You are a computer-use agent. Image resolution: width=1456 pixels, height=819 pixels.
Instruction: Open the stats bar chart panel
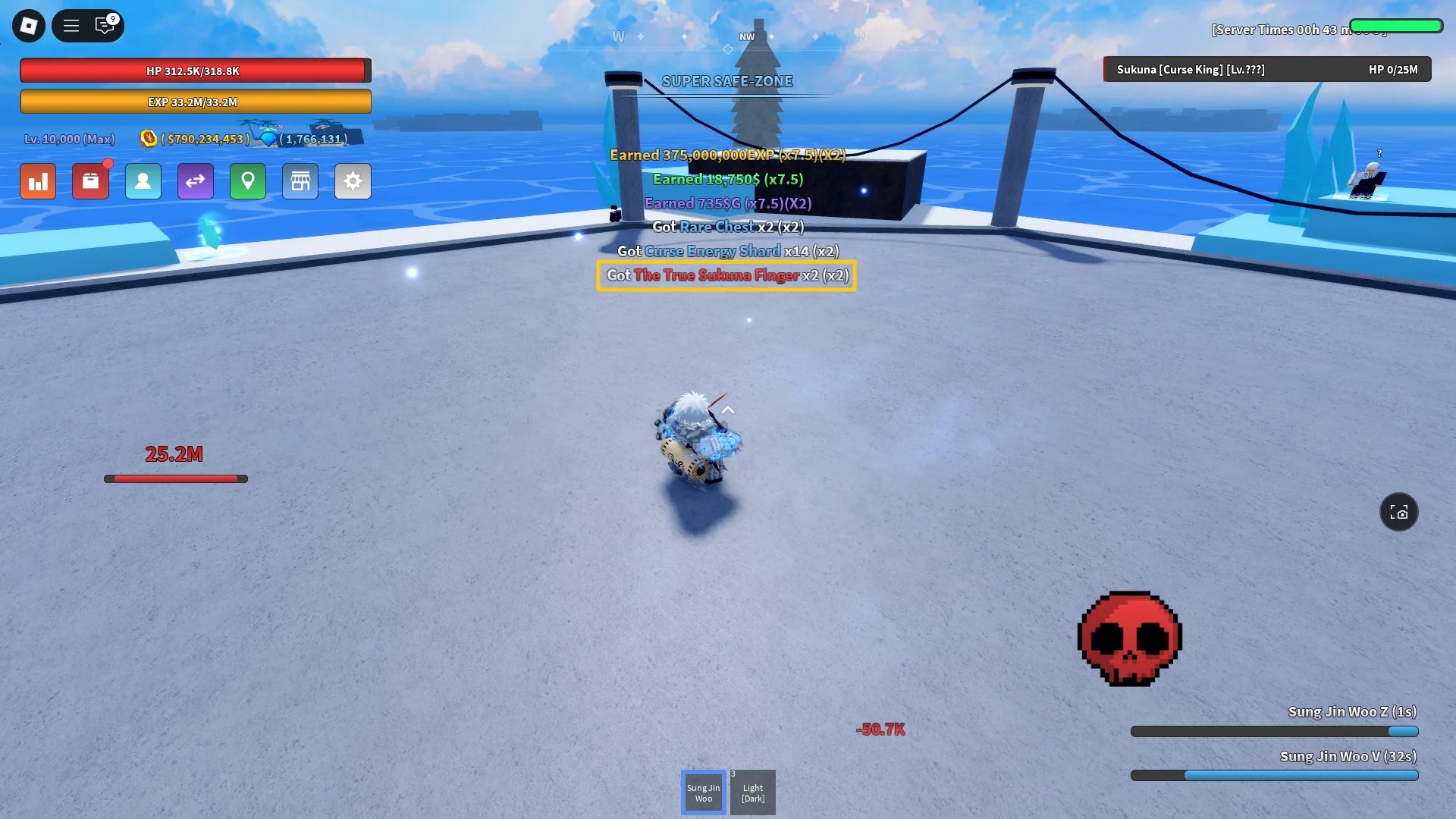[38, 181]
